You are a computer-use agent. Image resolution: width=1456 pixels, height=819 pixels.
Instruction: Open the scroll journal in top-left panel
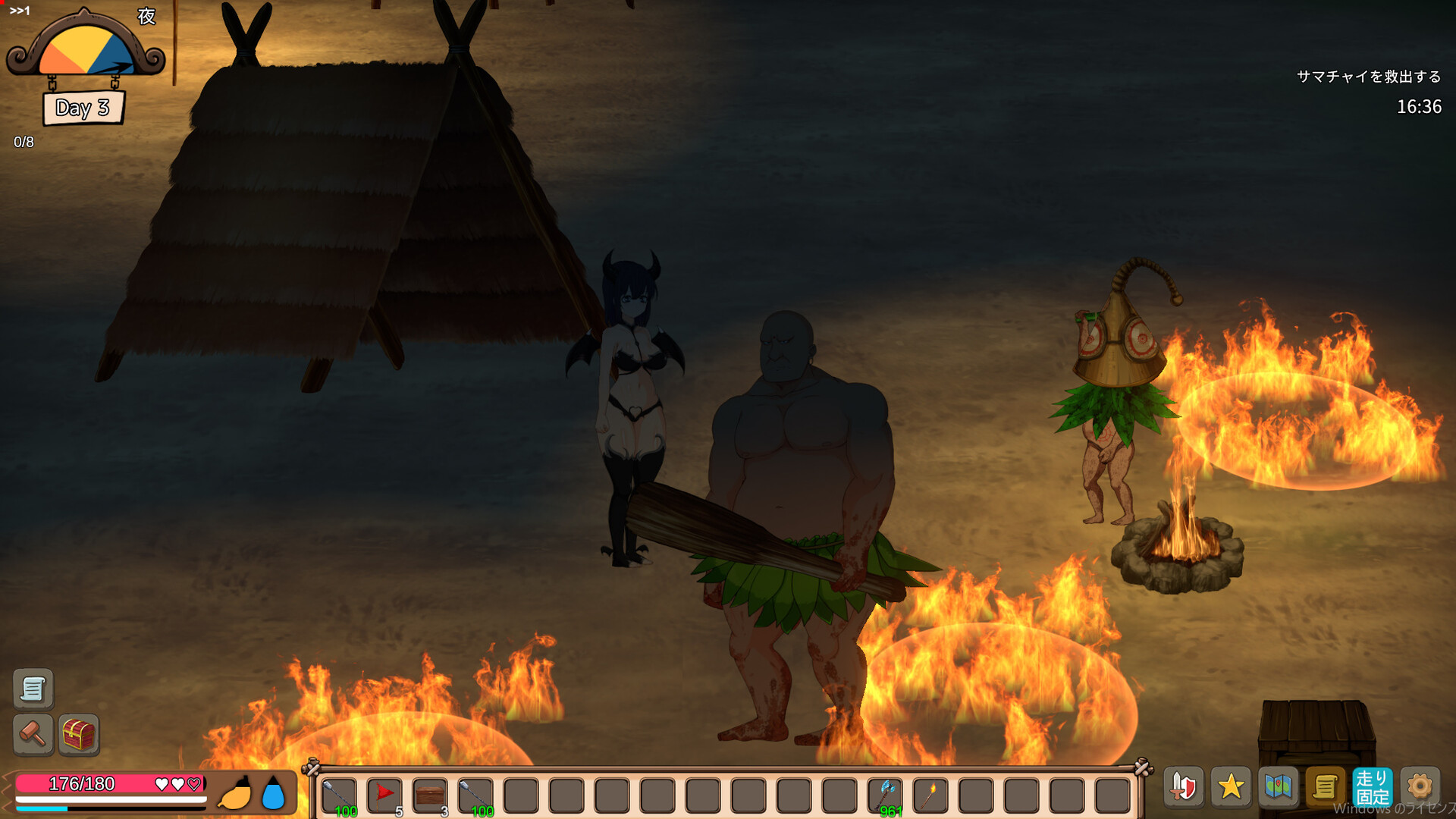[x=32, y=689]
